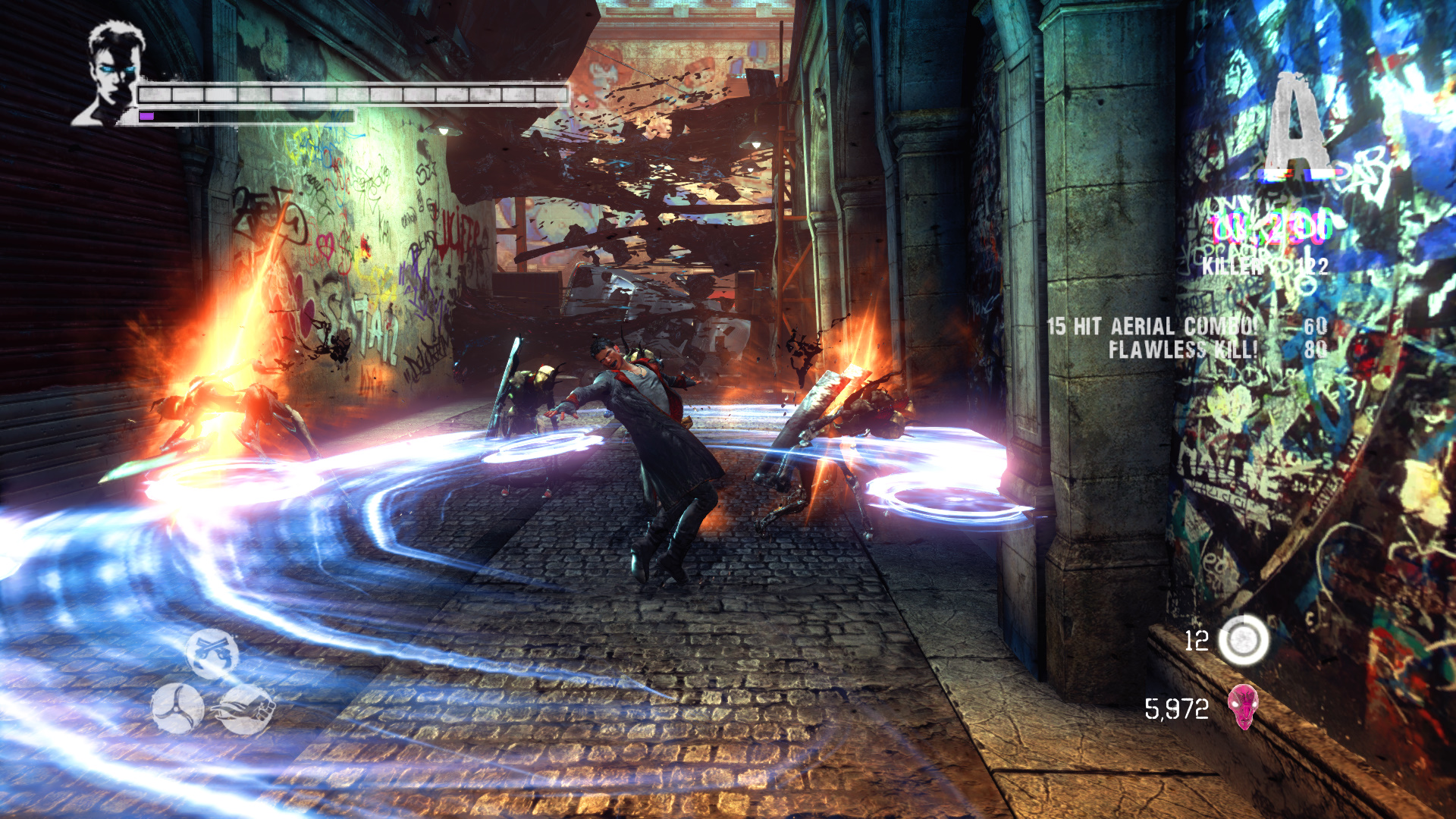The image size is (1456, 819).
Task: Click the white orb counter icon
Action: (x=1244, y=641)
